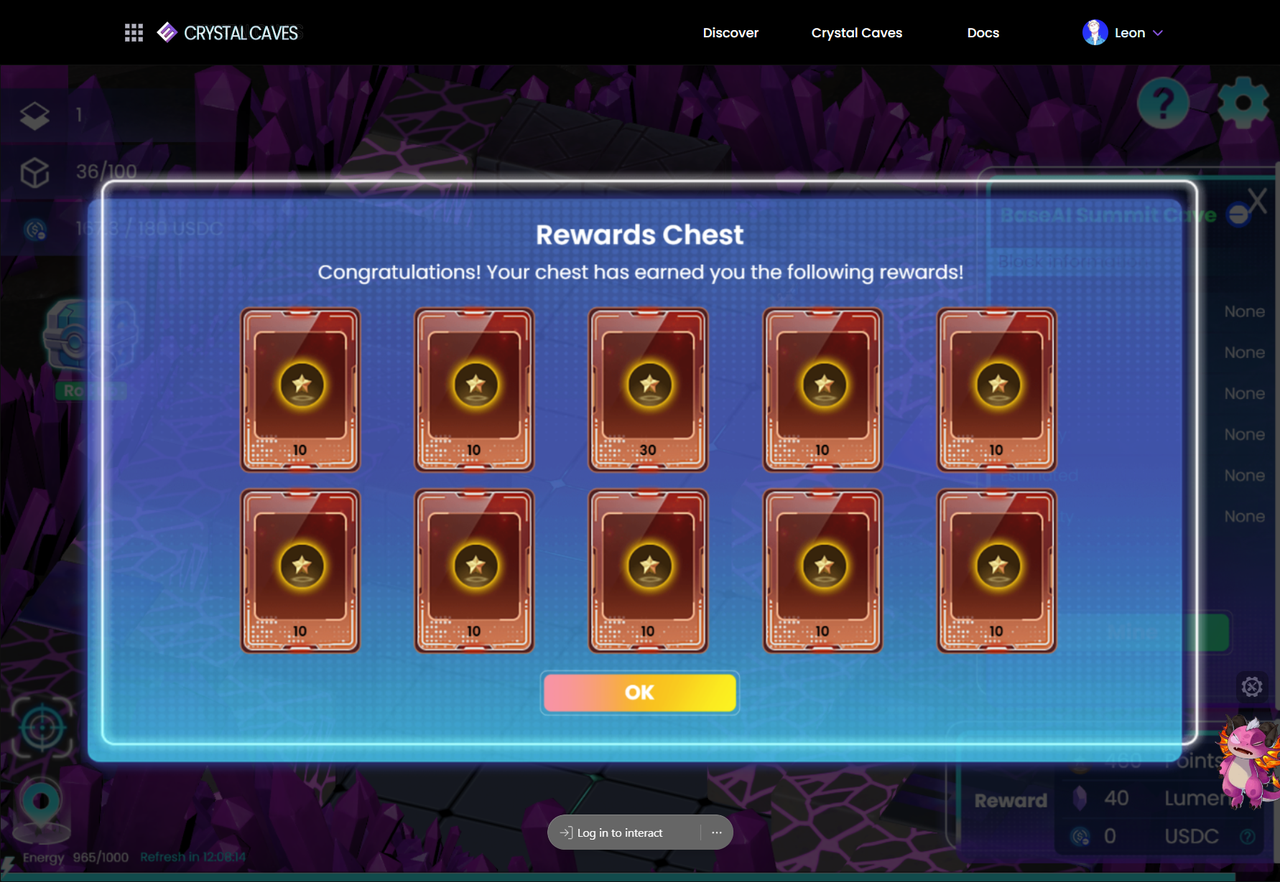
Task: Open the three-dot options beside log in
Action: tap(716, 833)
